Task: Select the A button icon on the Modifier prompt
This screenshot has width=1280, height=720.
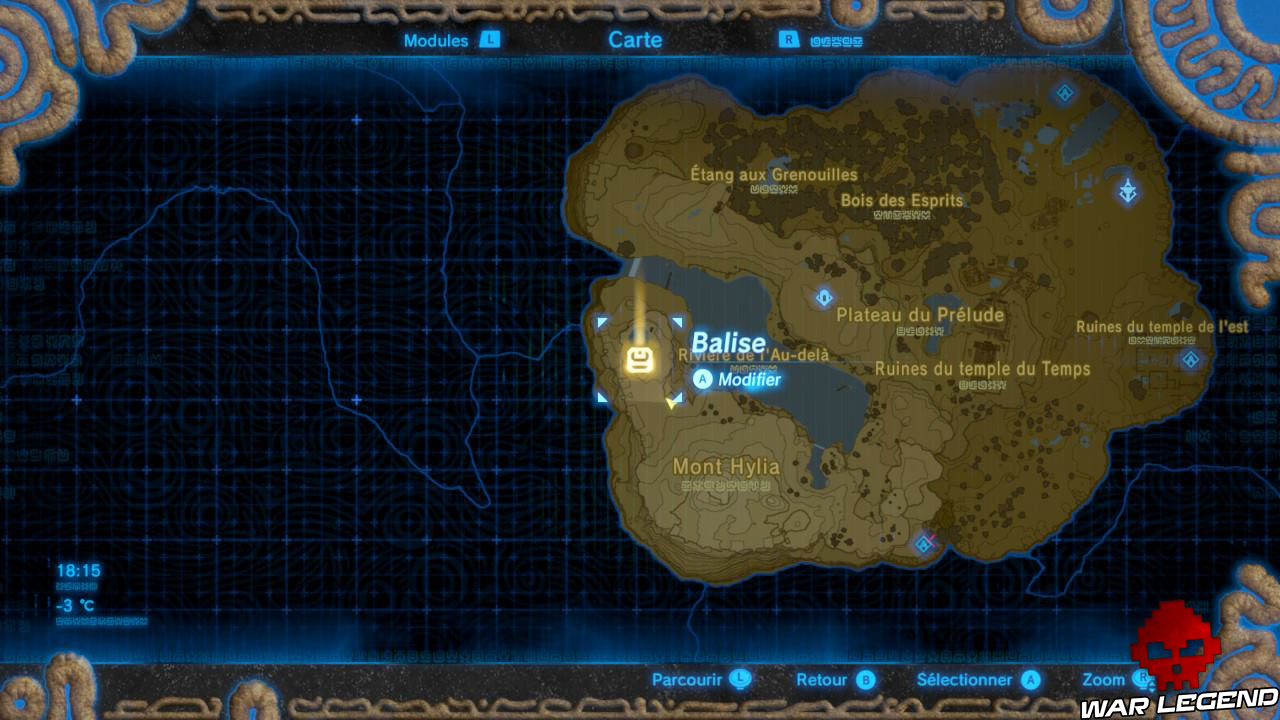Action: [x=703, y=379]
